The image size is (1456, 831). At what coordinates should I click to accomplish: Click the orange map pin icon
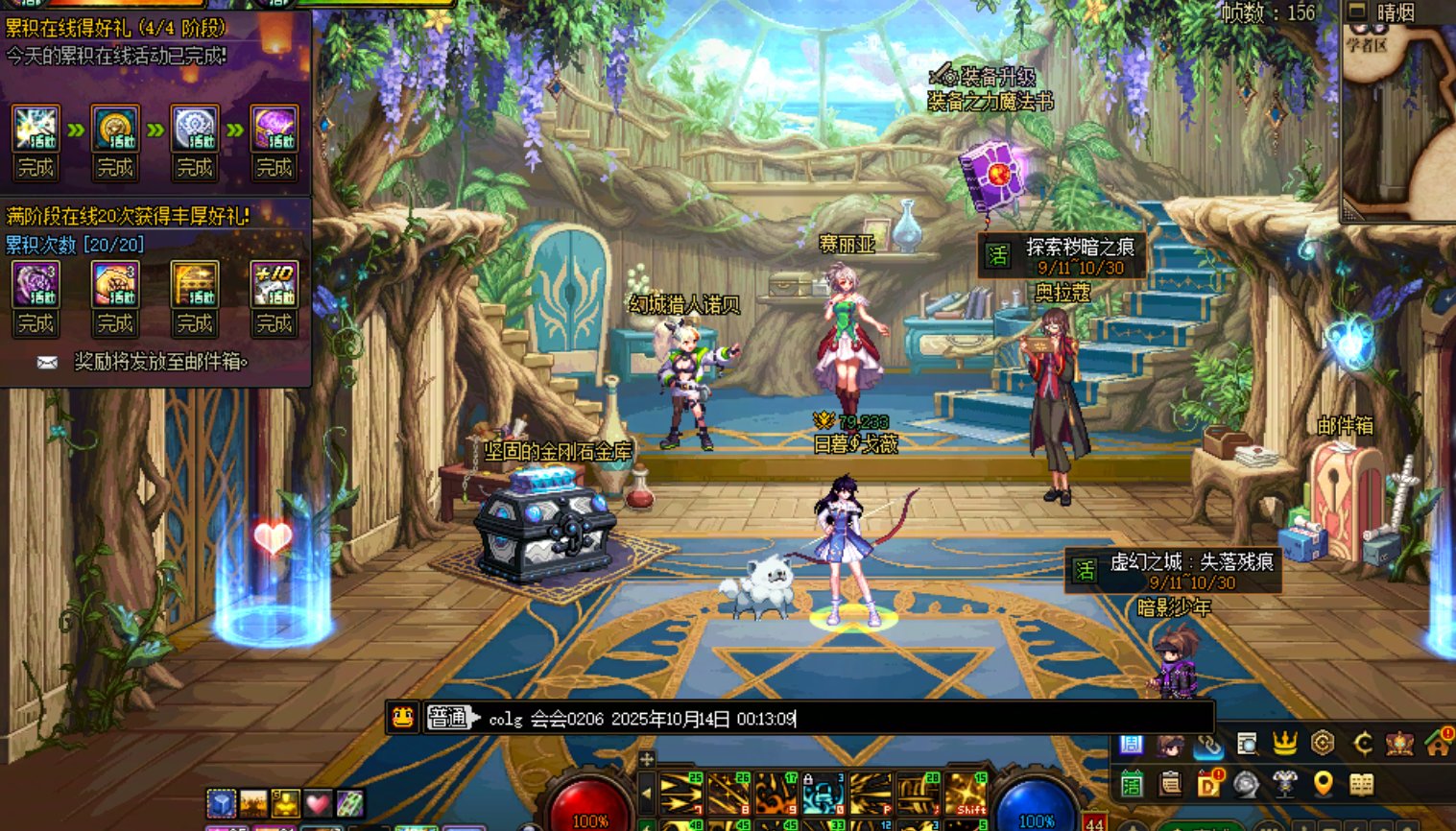(x=1323, y=785)
